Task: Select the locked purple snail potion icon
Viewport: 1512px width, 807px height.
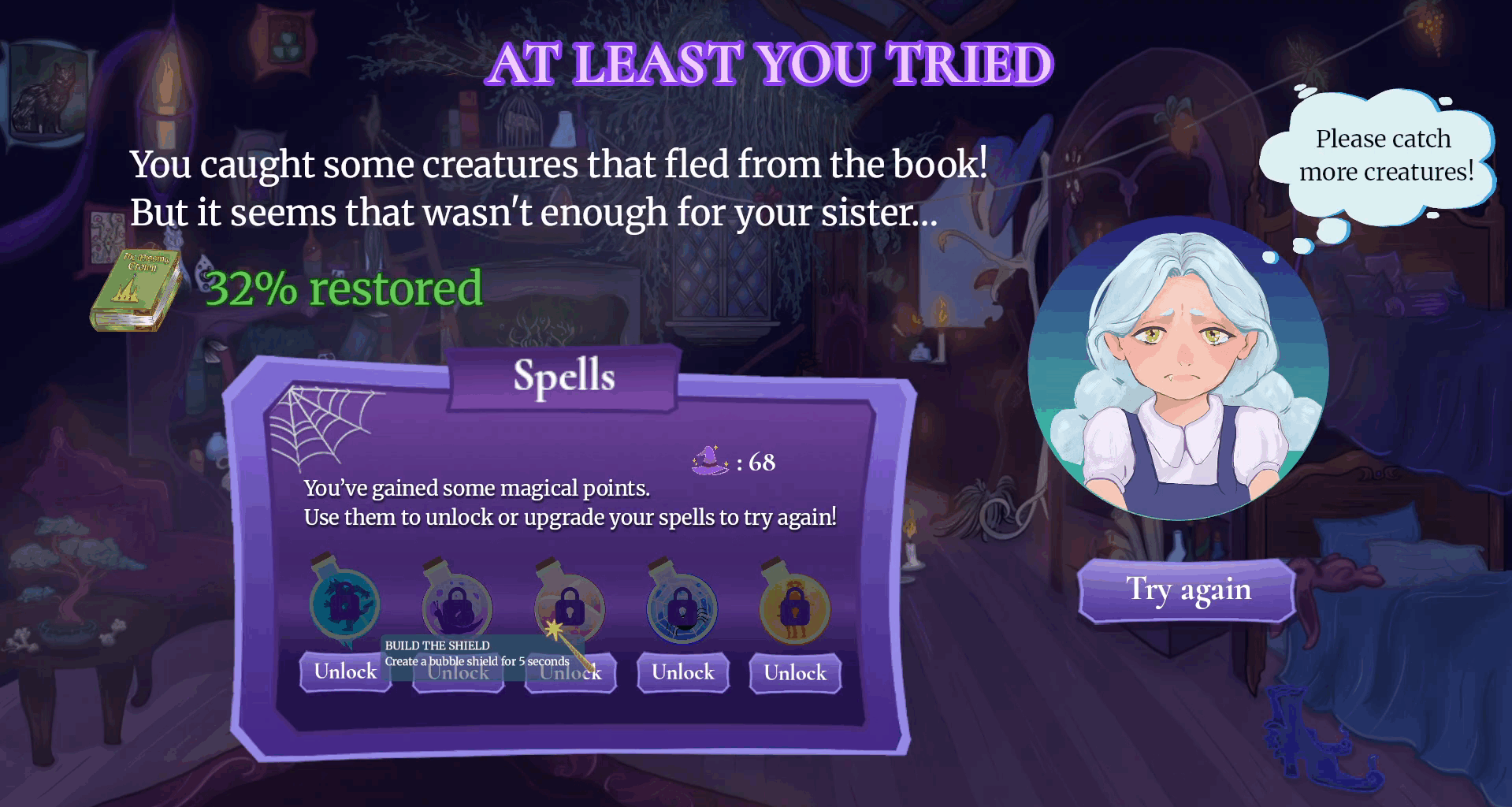Action: [457, 605]
